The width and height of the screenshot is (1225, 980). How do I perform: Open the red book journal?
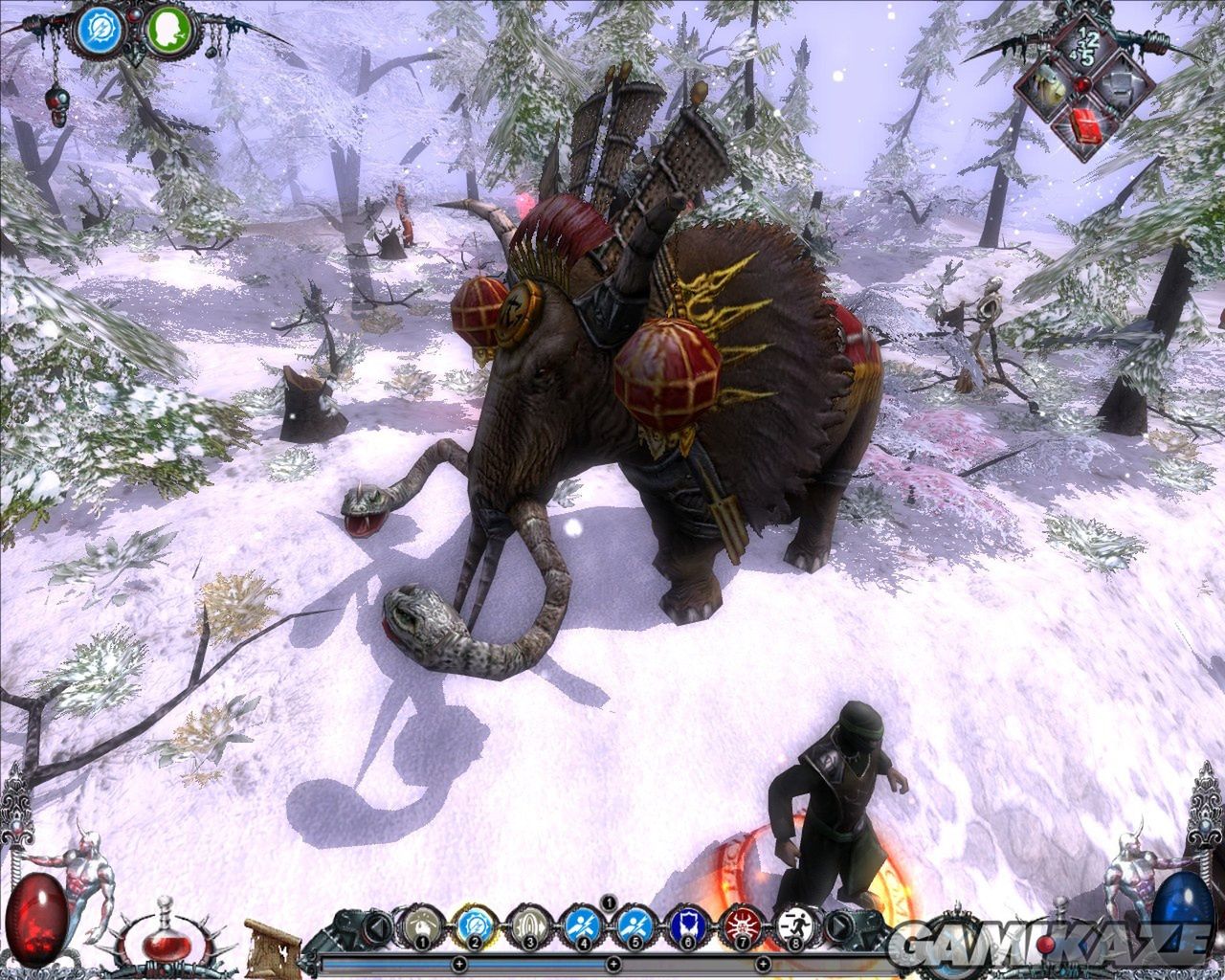click(1083, 125)
